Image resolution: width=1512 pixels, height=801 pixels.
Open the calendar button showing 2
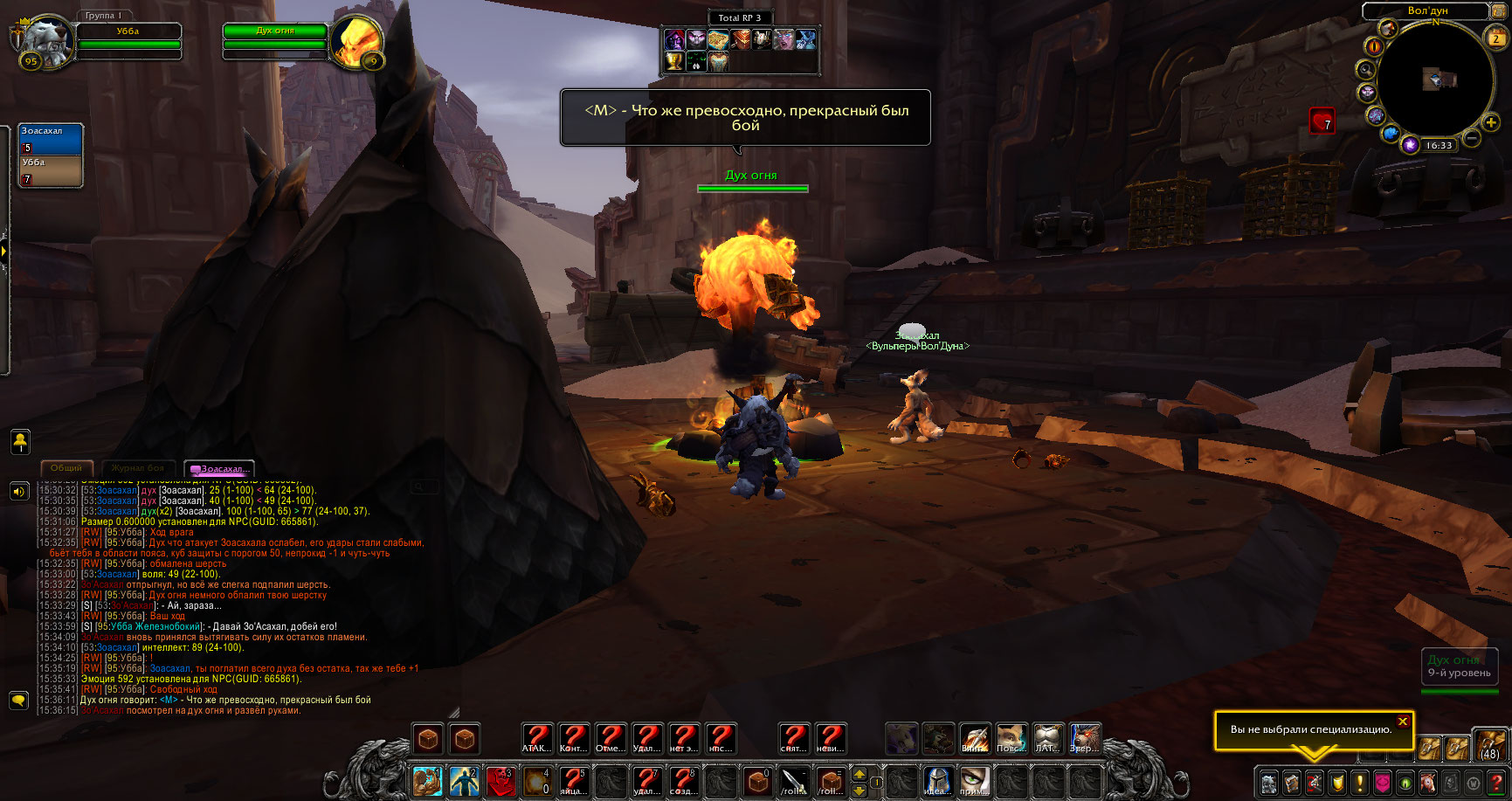pyautogui.click(x=1495, y=38)
